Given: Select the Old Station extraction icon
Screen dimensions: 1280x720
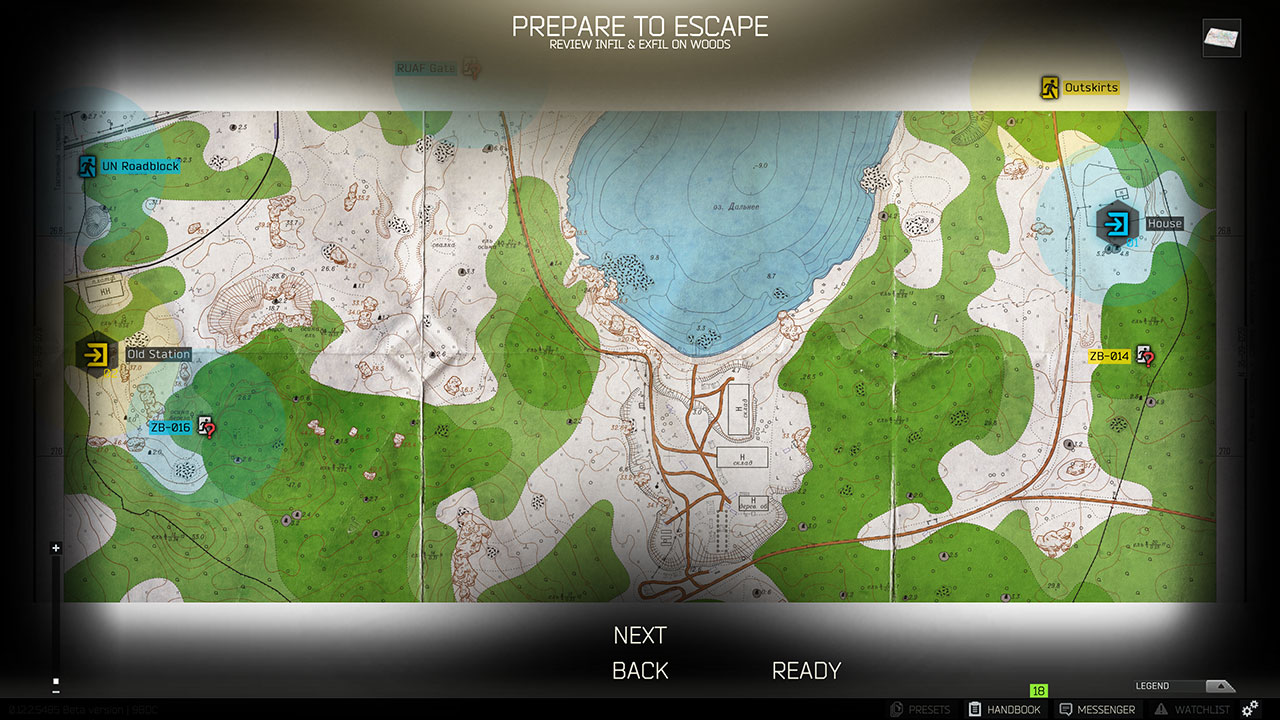Looking at the screenshot, I should pos(96,354).
